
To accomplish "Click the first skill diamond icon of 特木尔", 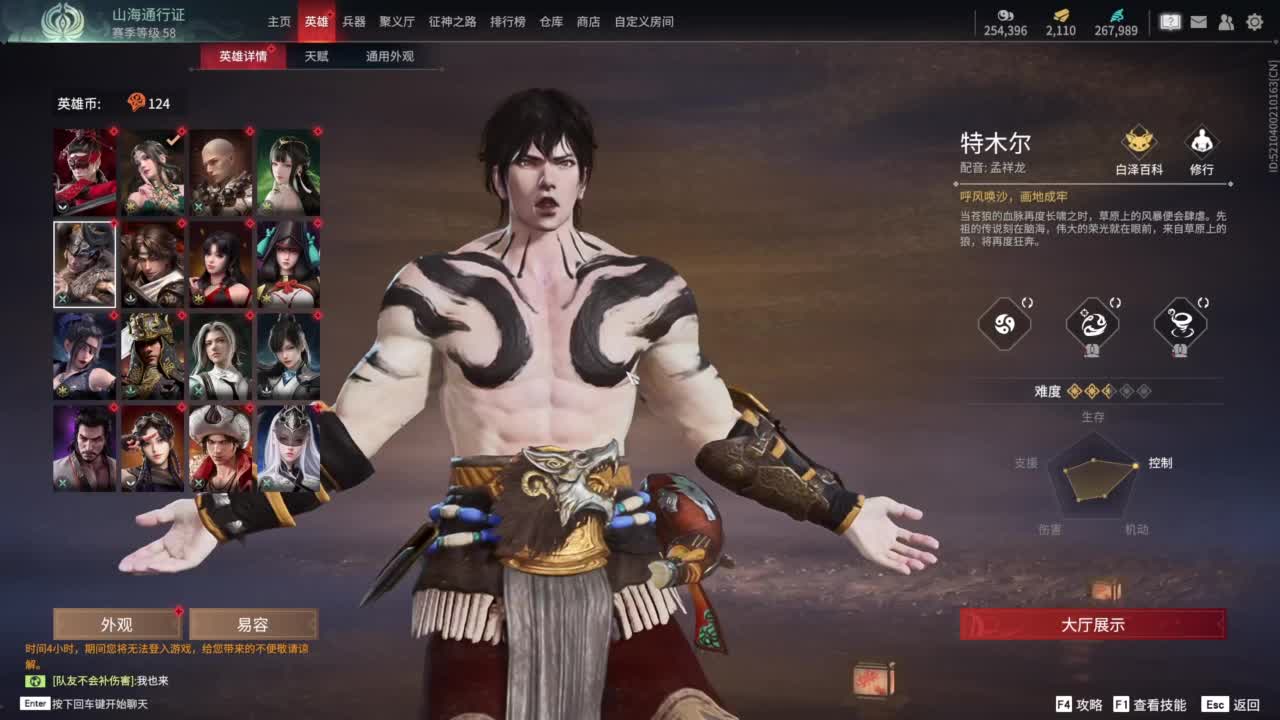I will (1005, 325).
